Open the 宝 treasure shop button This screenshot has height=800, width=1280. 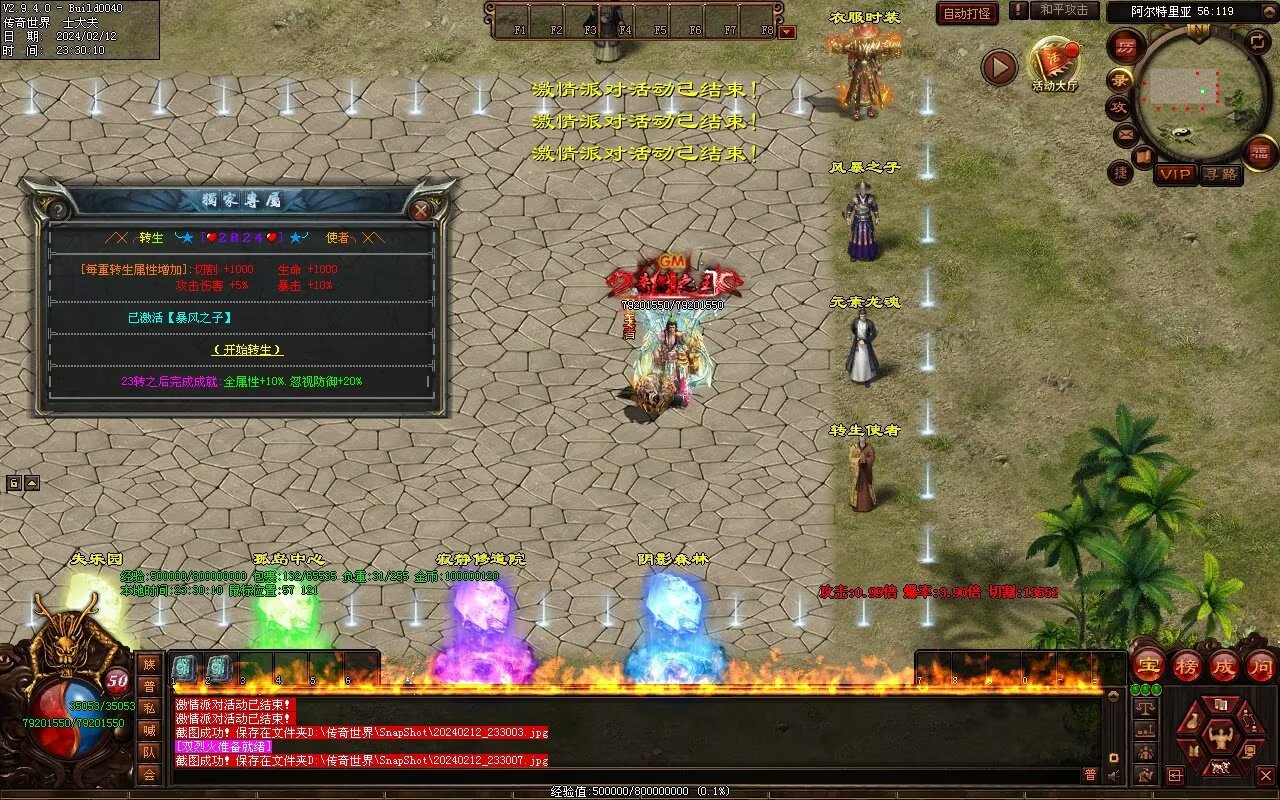(1148, 665)
